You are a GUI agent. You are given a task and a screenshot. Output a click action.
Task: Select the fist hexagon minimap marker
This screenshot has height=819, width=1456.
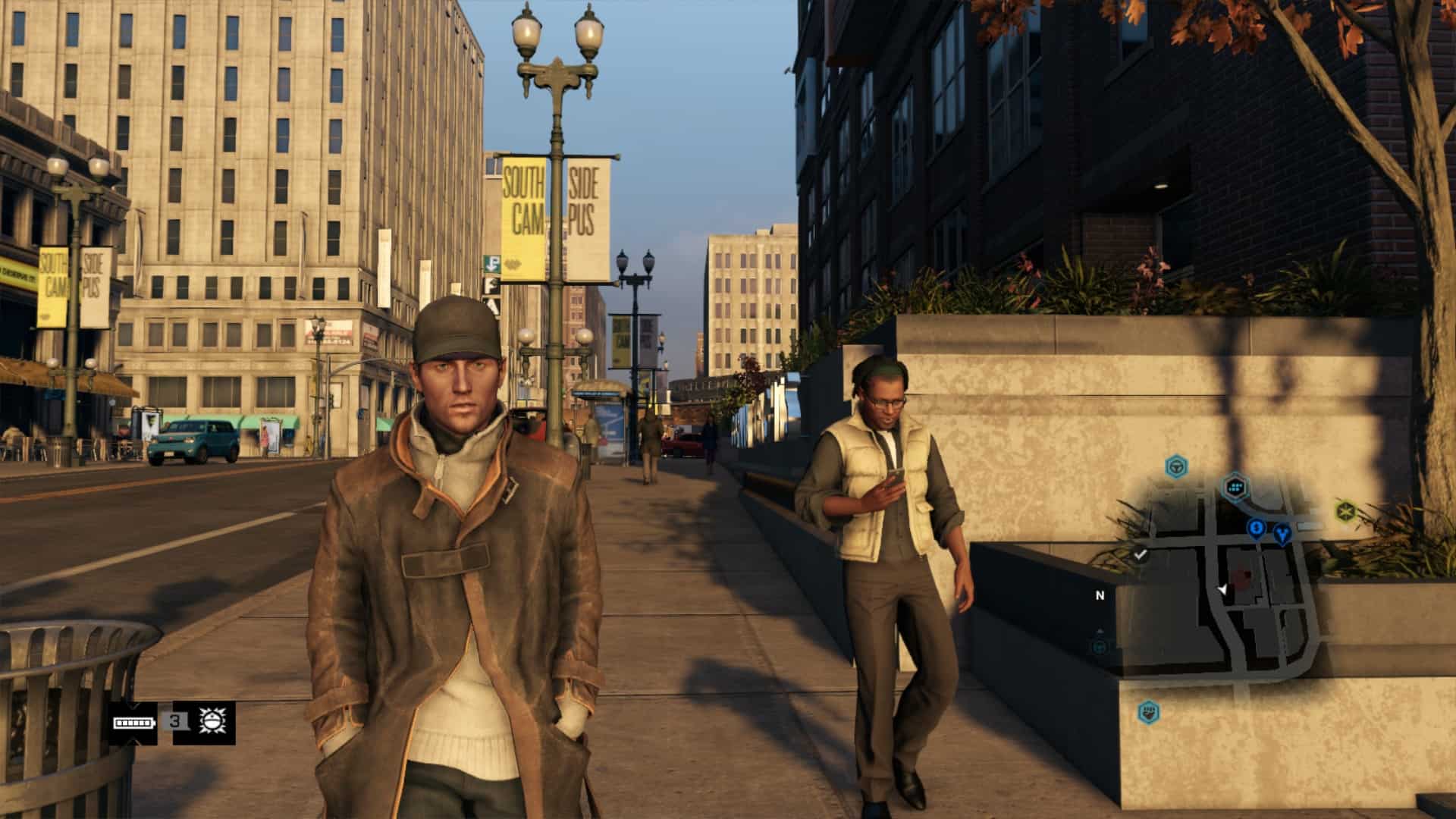[1148, 711]
